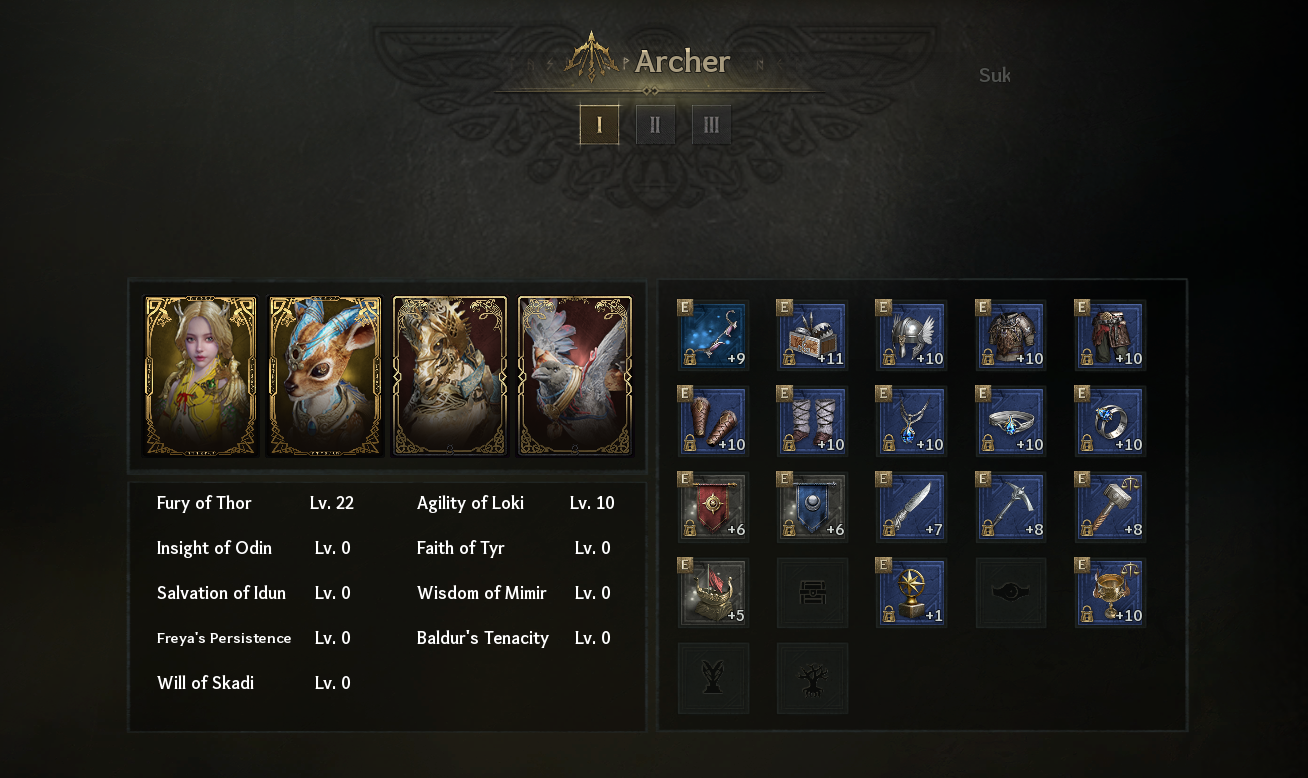Select the pickaxe +8 slot
The height and width of the screenshot is (778, 1308).
pos(1011,508)
